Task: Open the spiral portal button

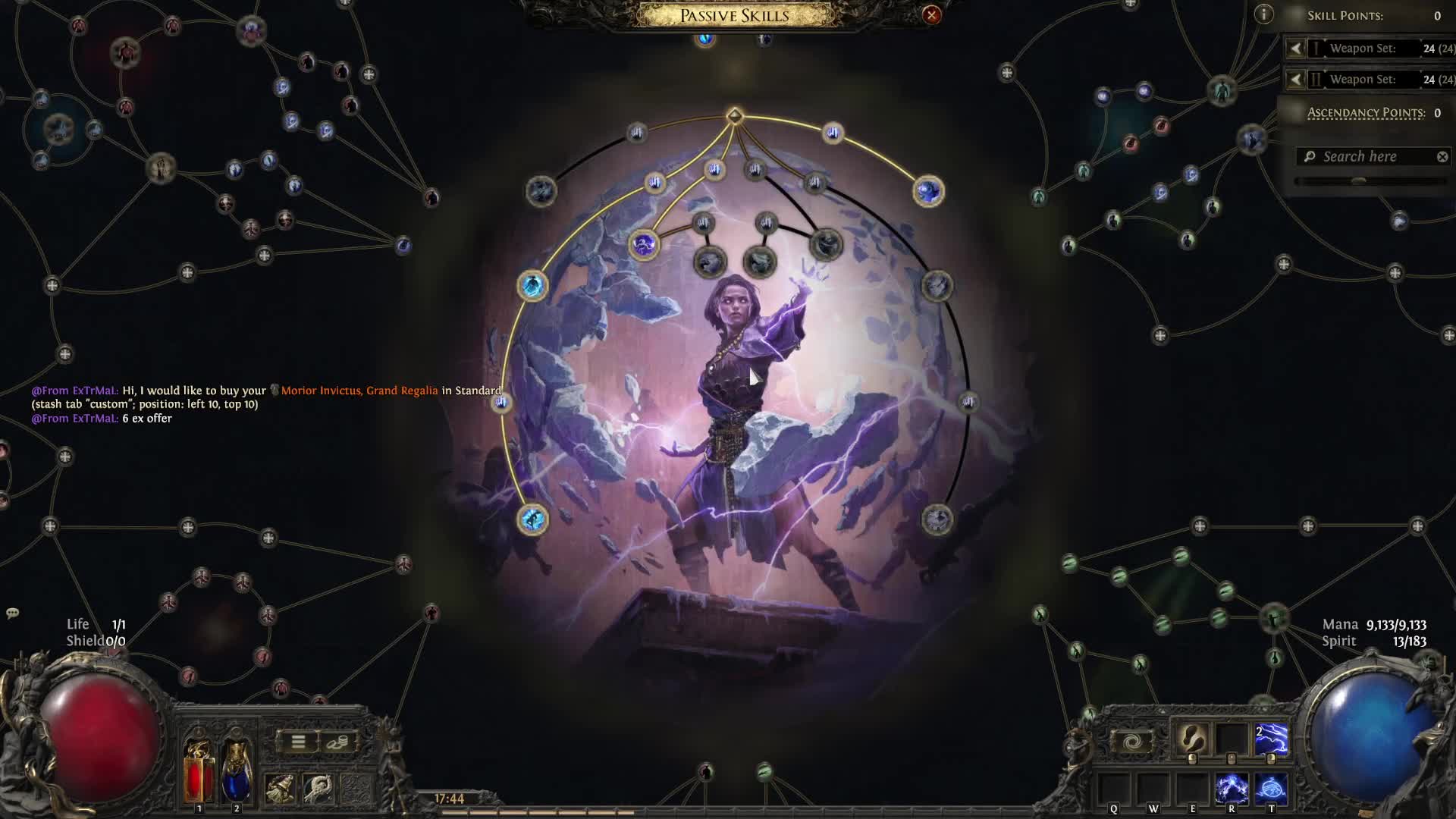Action: [1131, 742]
